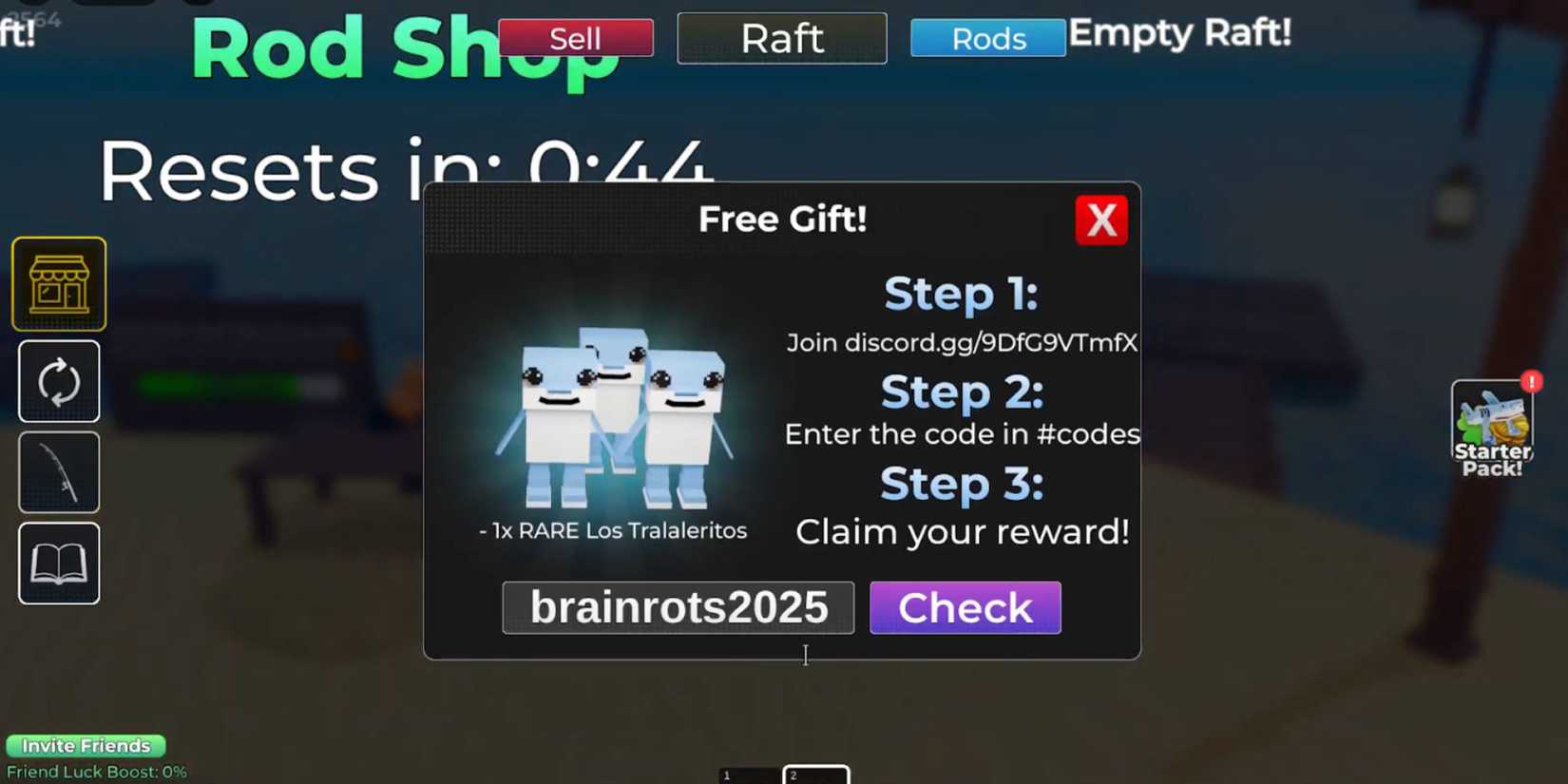Click the Invite Friends button
1568x784 pixels.
pos(86,745)
